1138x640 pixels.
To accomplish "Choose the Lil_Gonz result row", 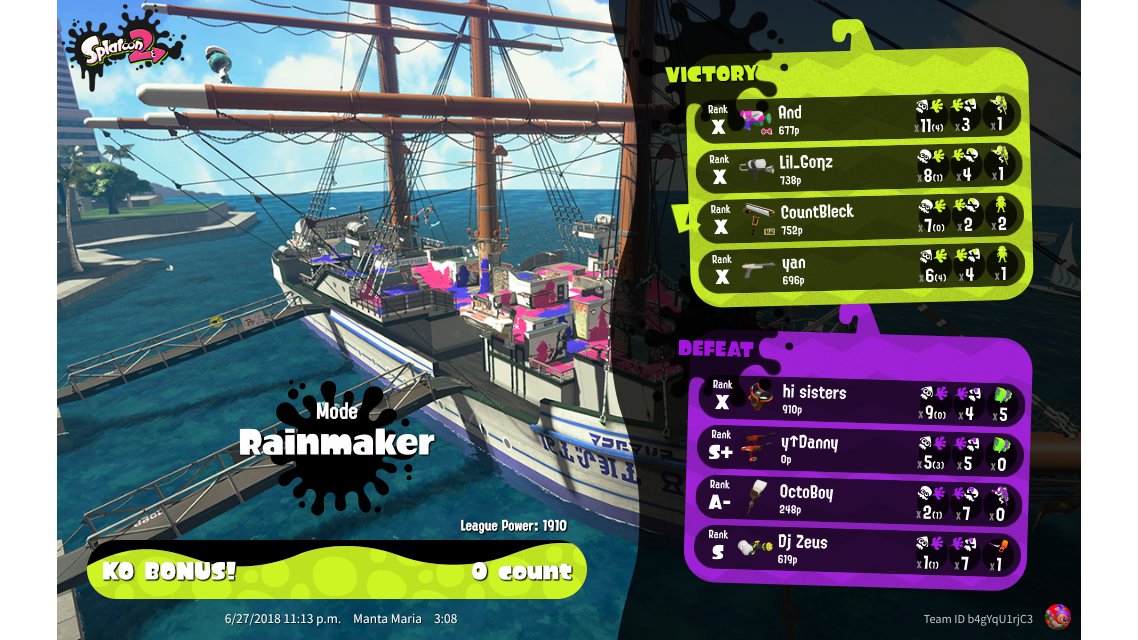I will (x=860, y=169).
